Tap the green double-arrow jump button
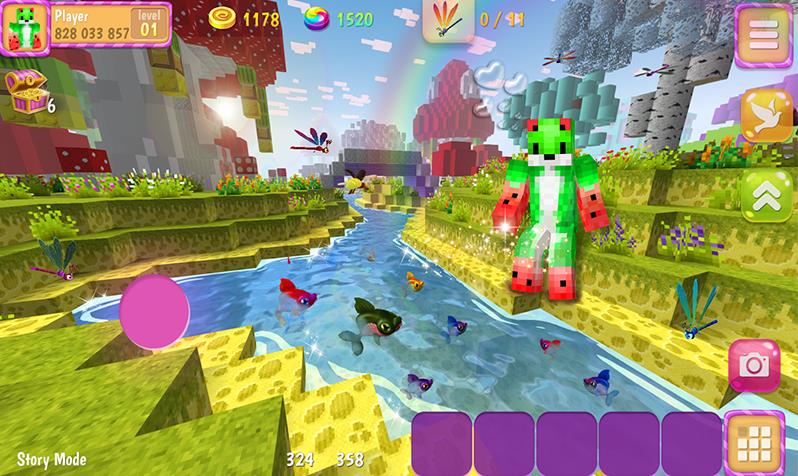The height and width of the screenshot is (476, 798). 764,195
